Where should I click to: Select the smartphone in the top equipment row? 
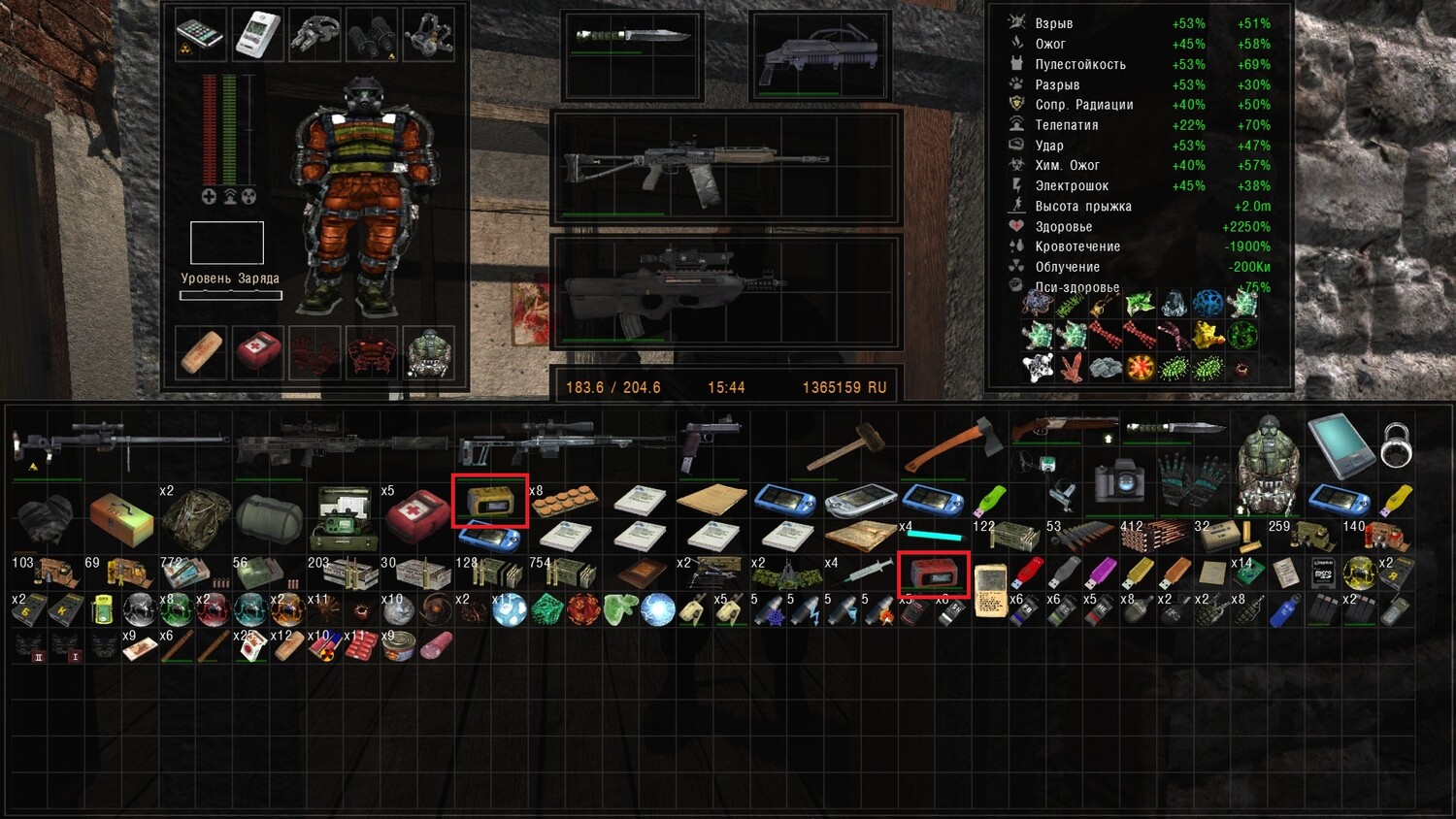(x=201, y=35)
